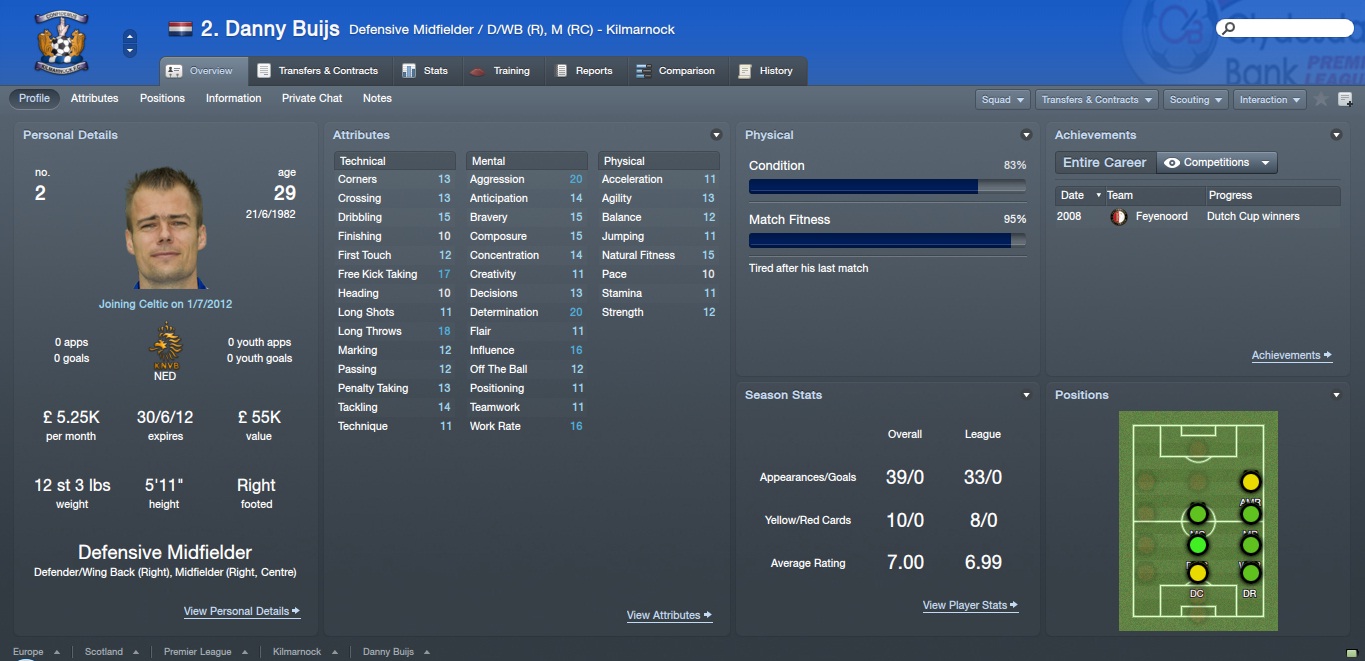The width and height of the screenshot is (1365, 661).
Task: Click the View Personal Details link
Action: coord(241,611)
